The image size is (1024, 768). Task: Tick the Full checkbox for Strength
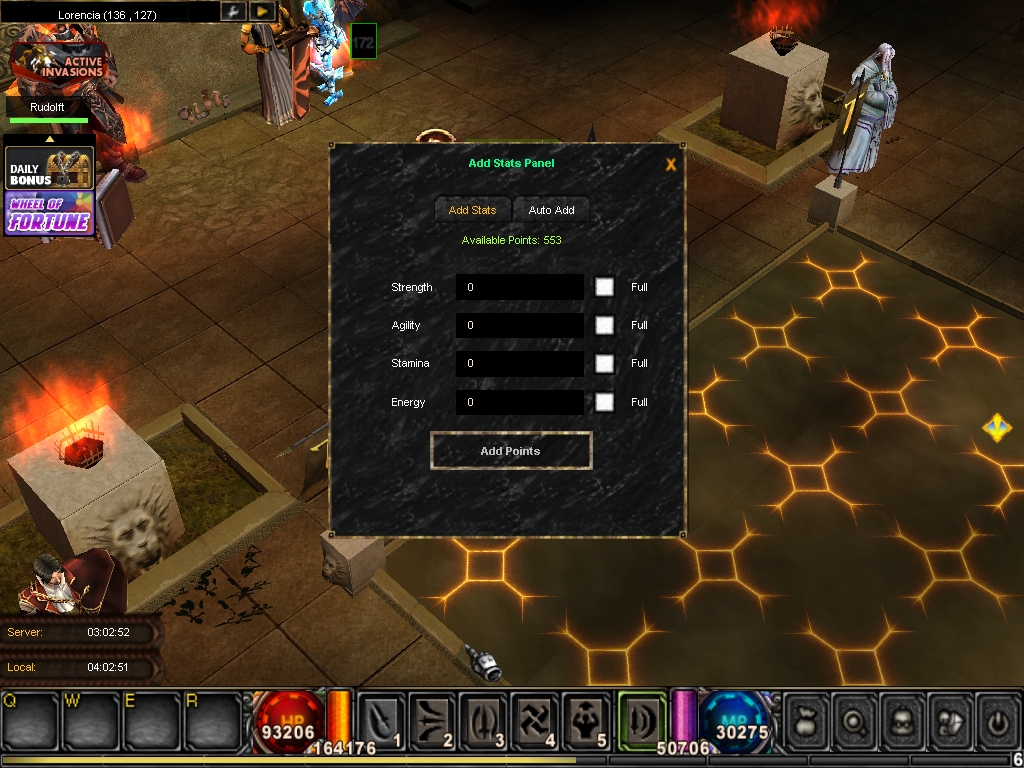point(604,287)
